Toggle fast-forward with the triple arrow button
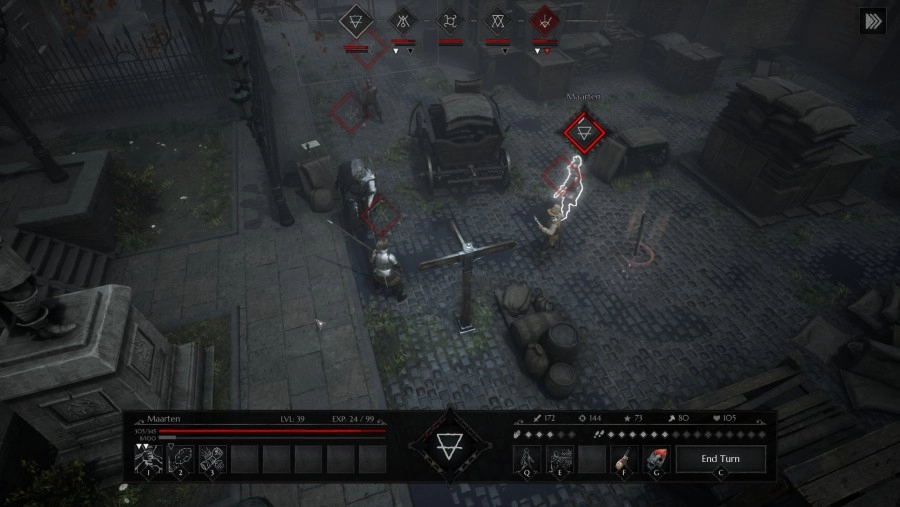This screenshot has width=900, height=507. coord(872,22)
